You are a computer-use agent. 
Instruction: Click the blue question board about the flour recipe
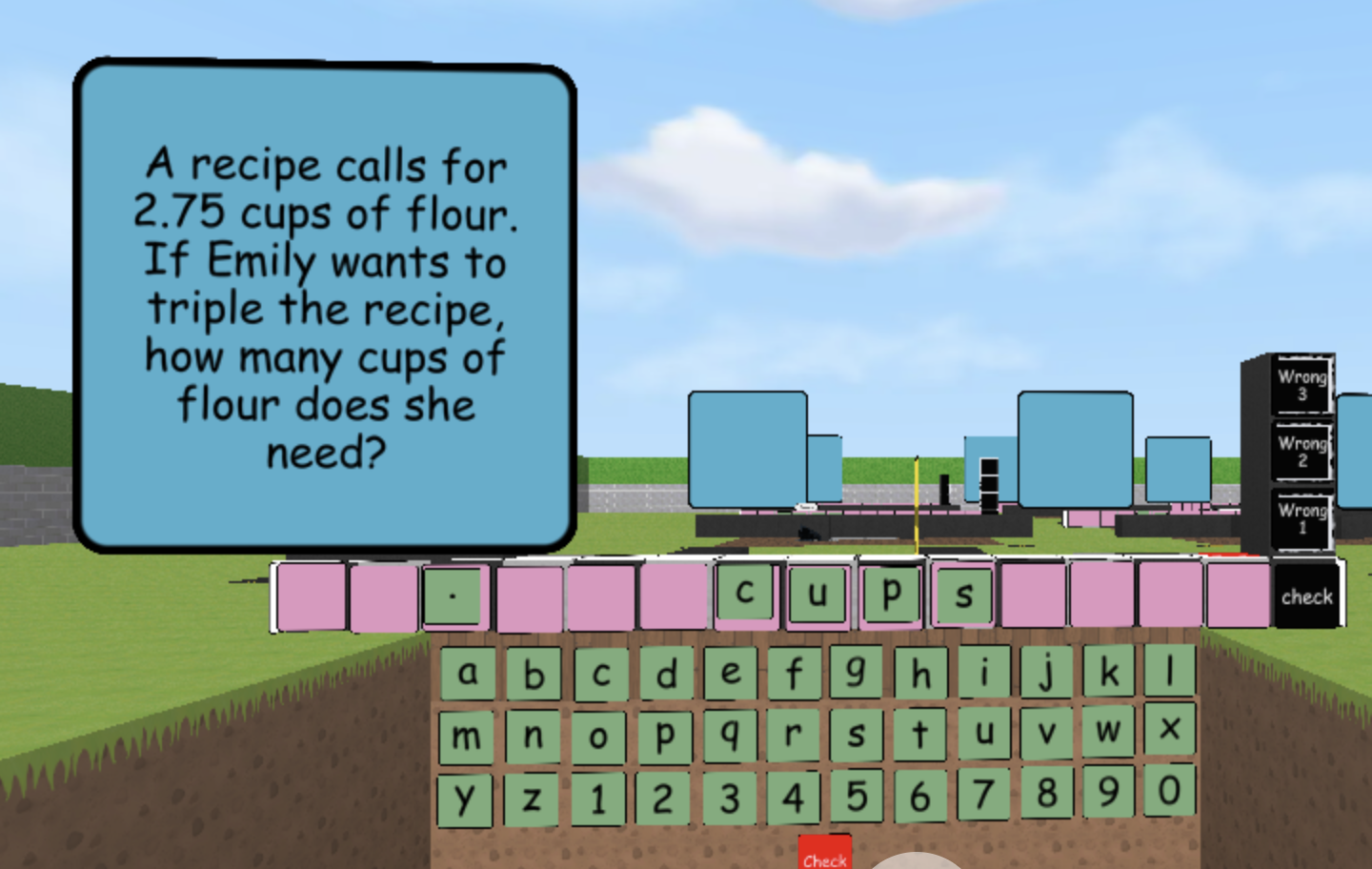click(x=325, y=305)
